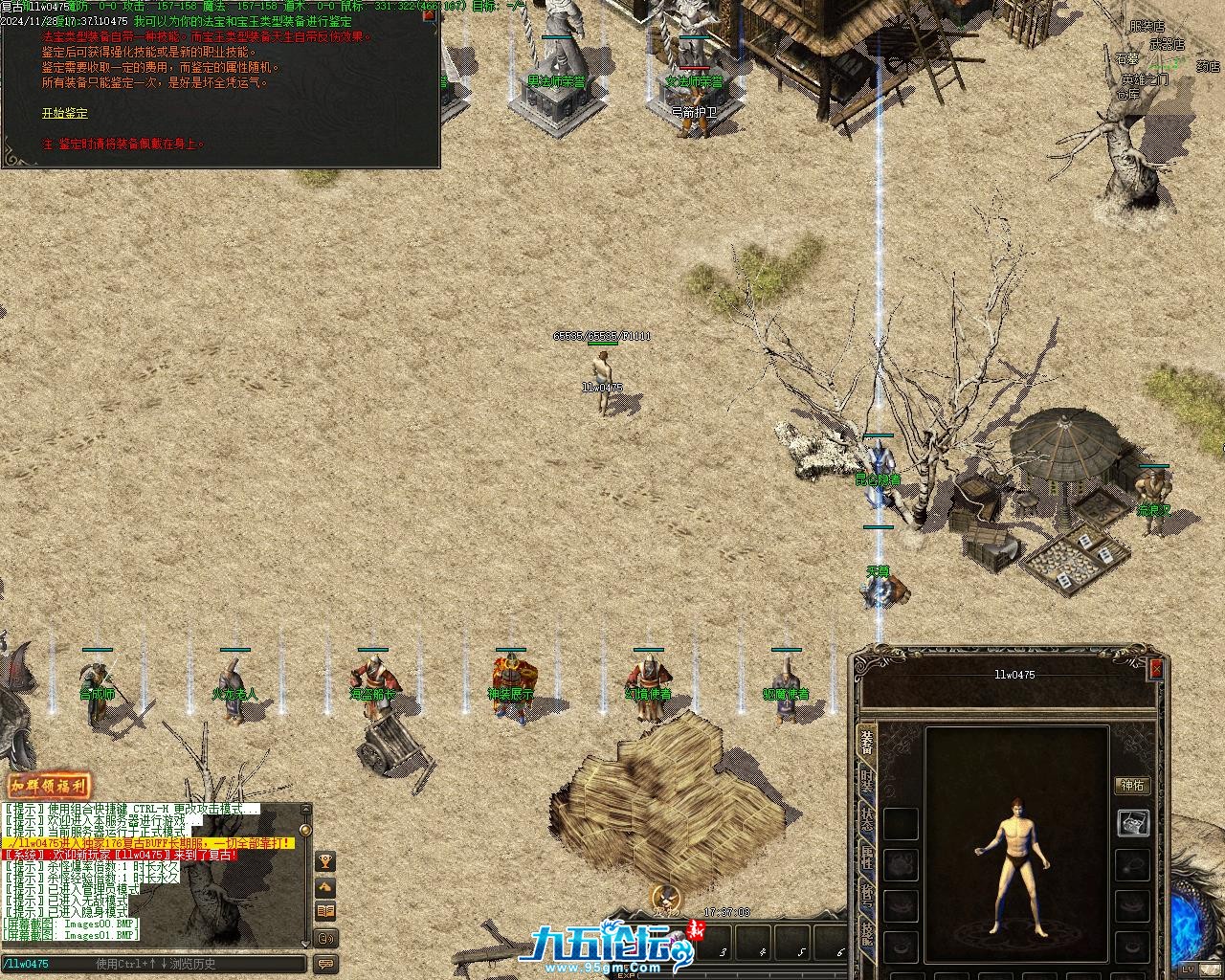Show the 属性 attributes tab
Viewport: 1225px width, 980px height.
click(x=867, y=857)
